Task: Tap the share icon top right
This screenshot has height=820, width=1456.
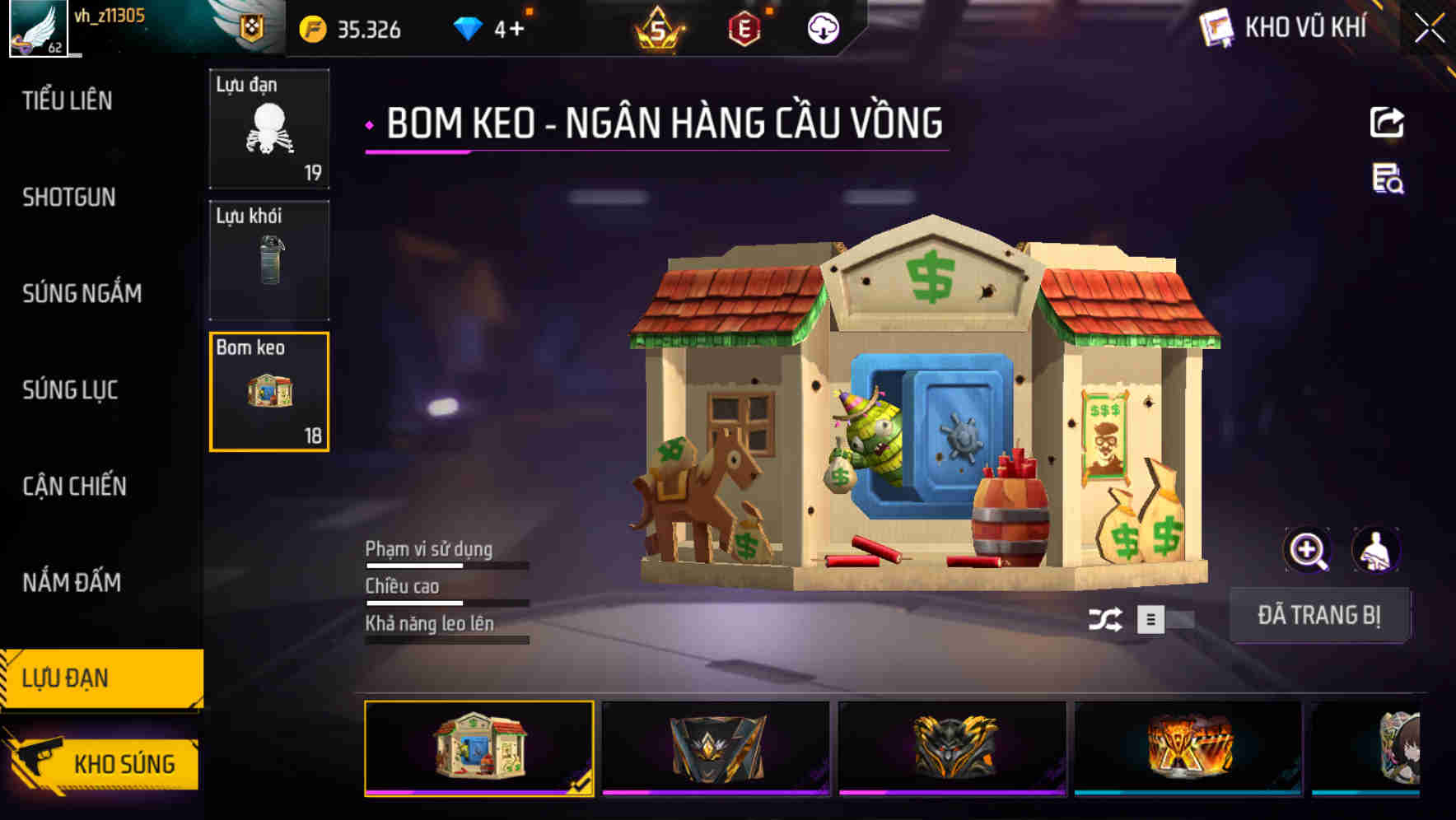Action: (x=1387, y=122)
